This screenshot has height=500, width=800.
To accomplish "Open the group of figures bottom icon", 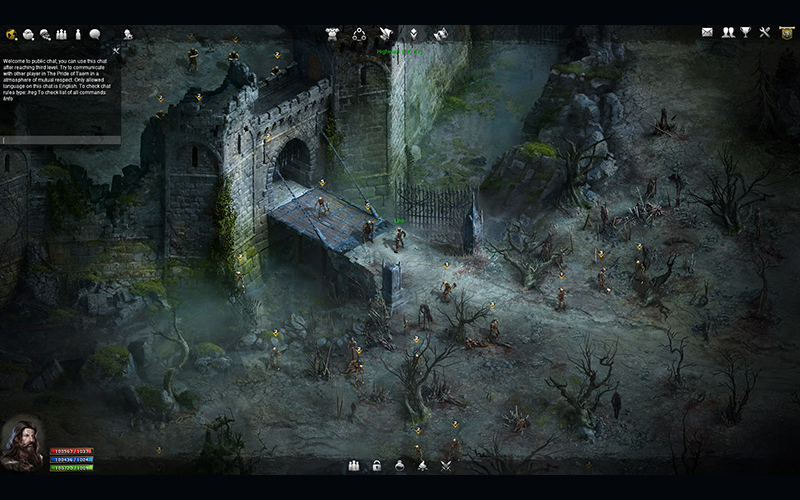I will (353, 466).
